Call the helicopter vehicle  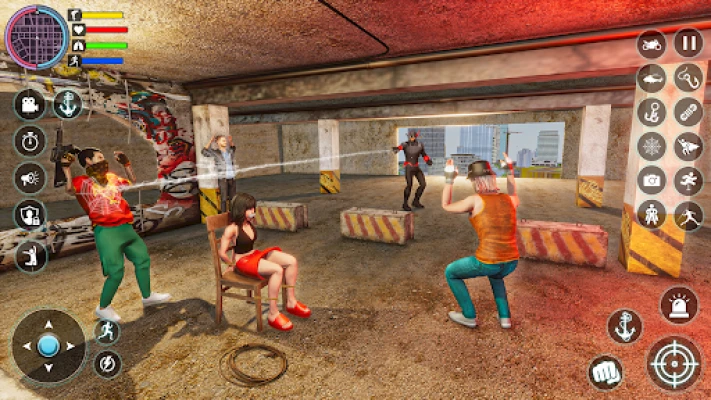[651, 78]
